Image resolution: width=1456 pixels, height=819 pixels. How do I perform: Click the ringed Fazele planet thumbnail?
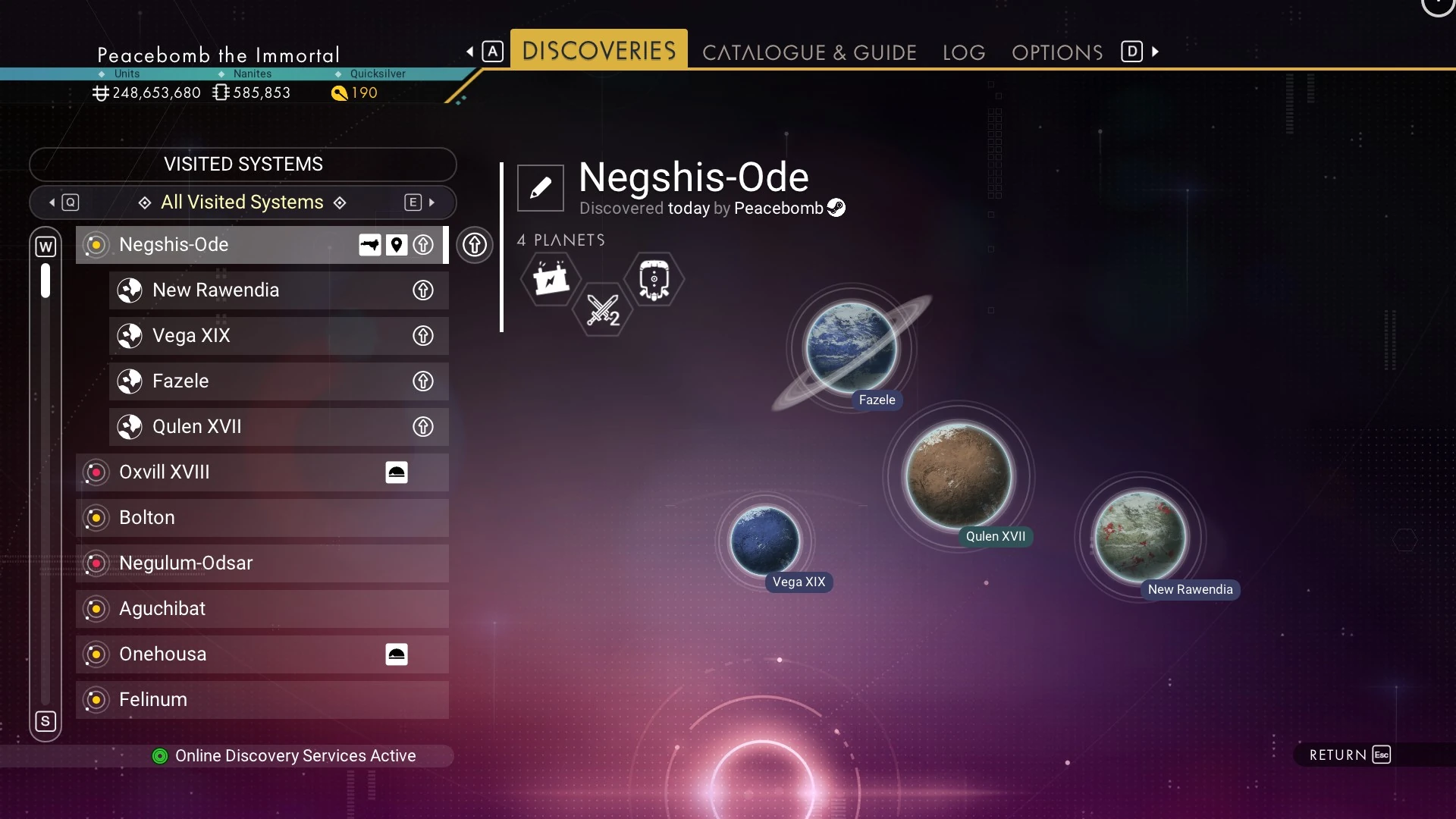(851, 347)
